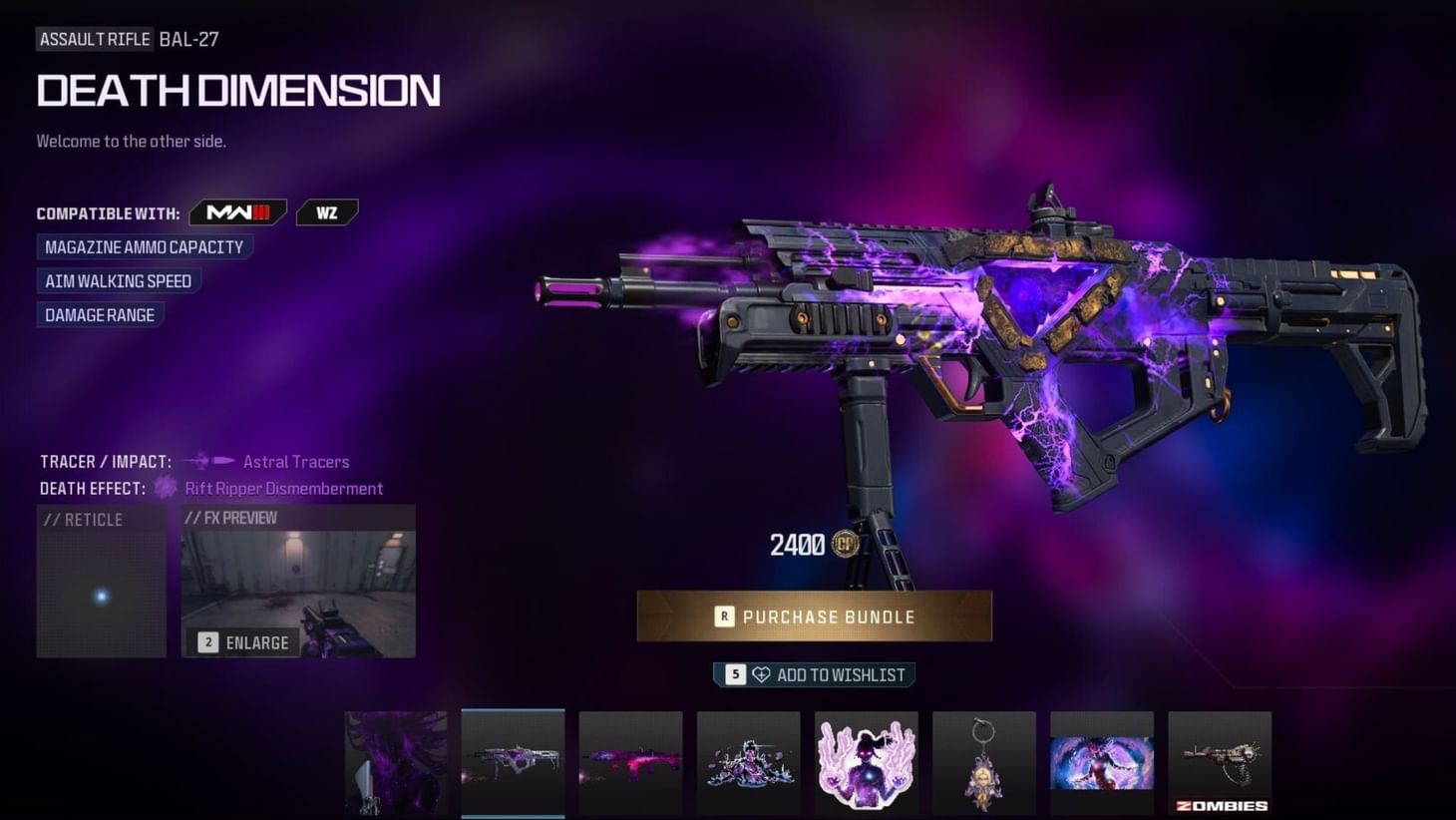Click the CP coin icon next to 2400
The width and height of the screenshot is (1456, 820).
pos(845,545)
